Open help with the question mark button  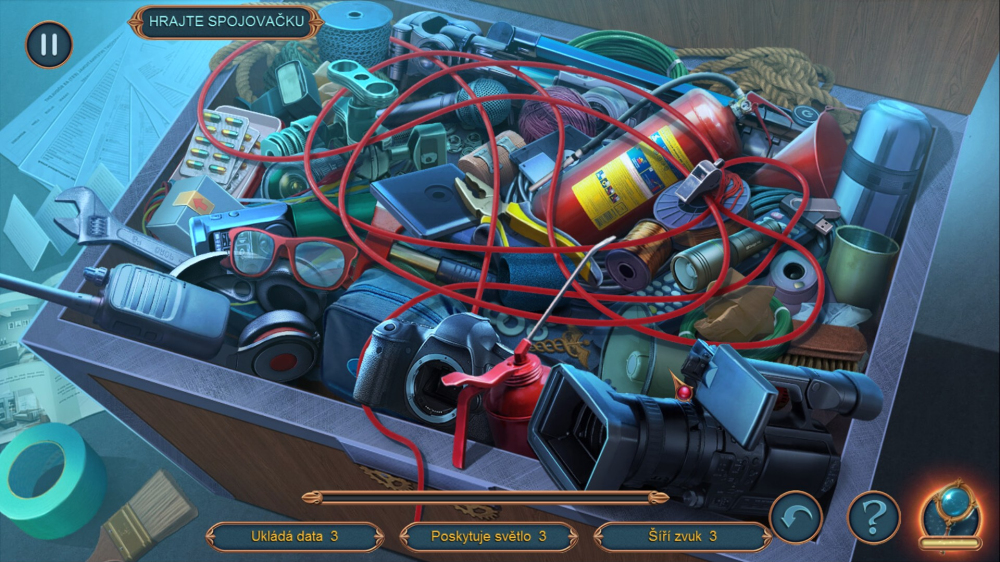pos(873,517)
